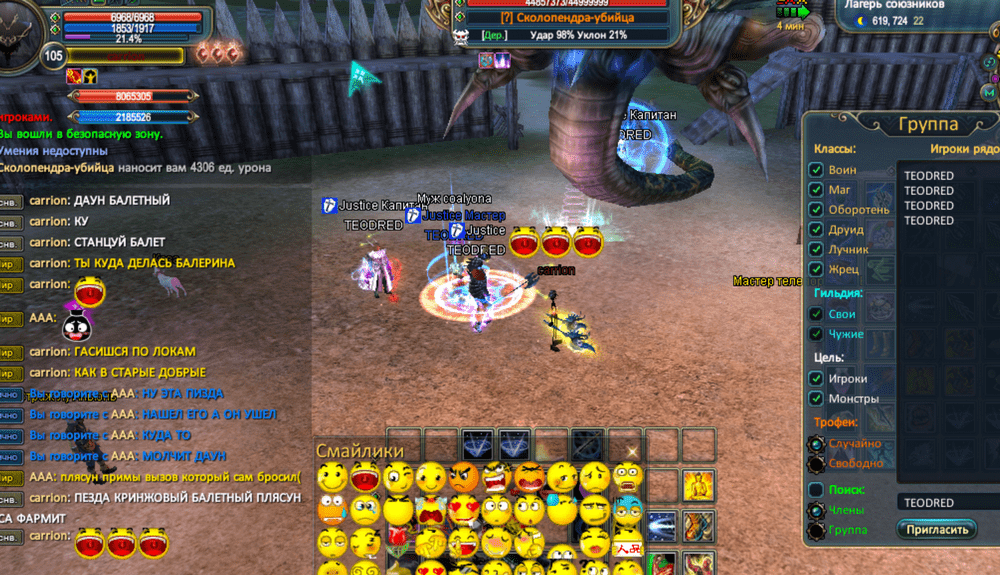Activate the golden Buddha skill icon
This screenshot has width=1000, height=575.
(x=697, y=487)
